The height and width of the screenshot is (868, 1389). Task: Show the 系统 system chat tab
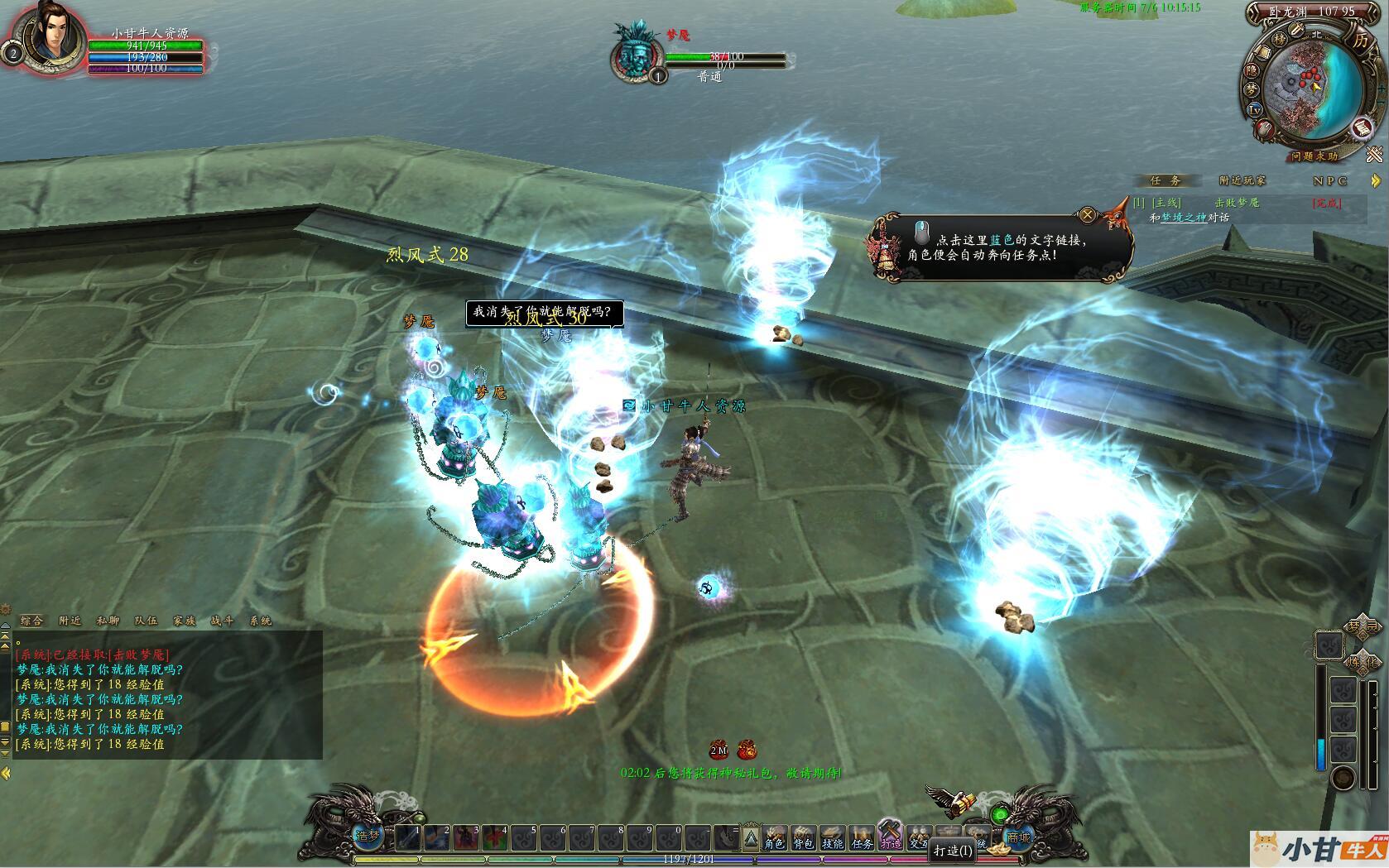point(260,621)
